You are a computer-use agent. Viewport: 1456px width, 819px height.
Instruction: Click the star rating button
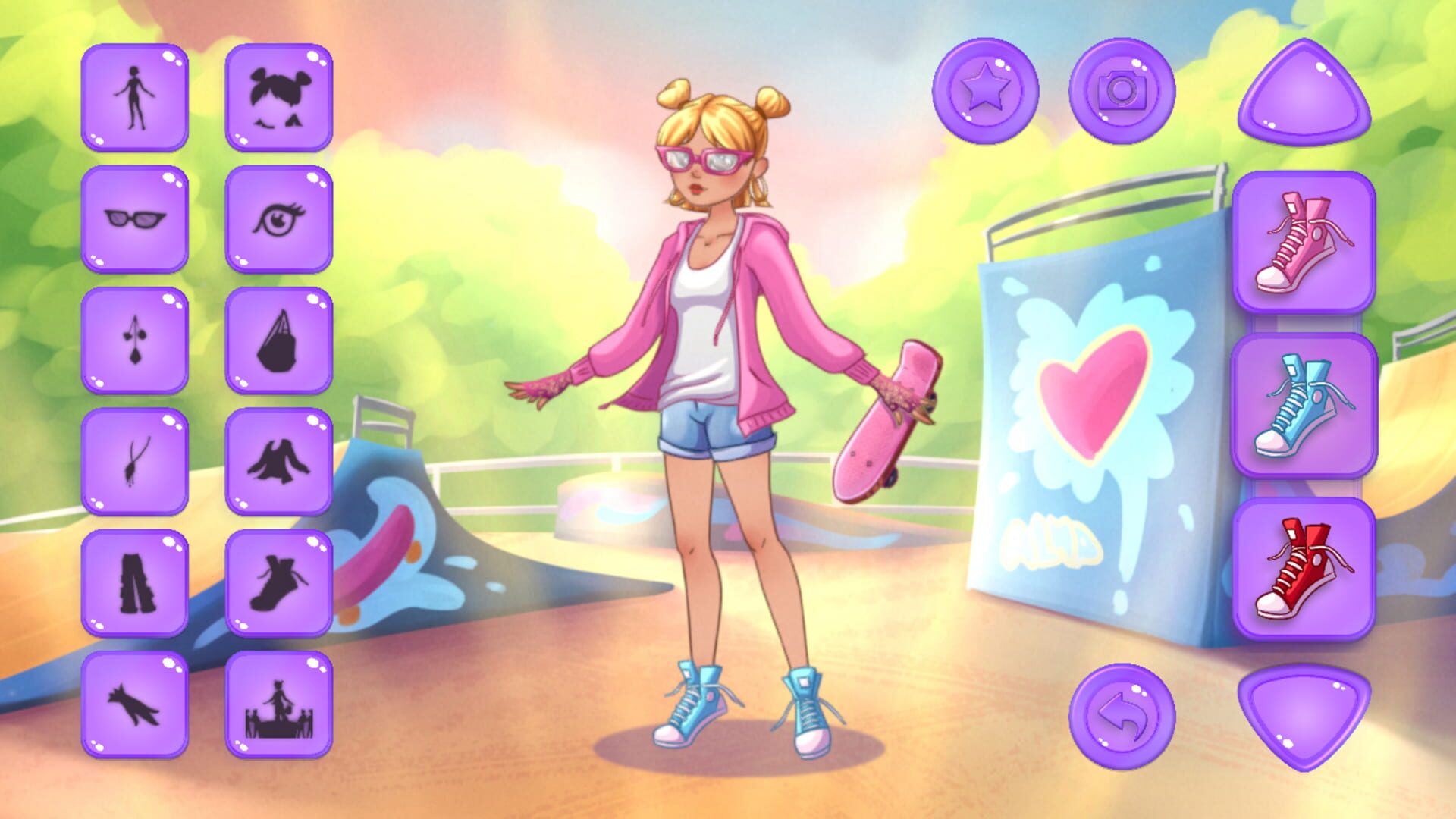(x=987, y=91)
